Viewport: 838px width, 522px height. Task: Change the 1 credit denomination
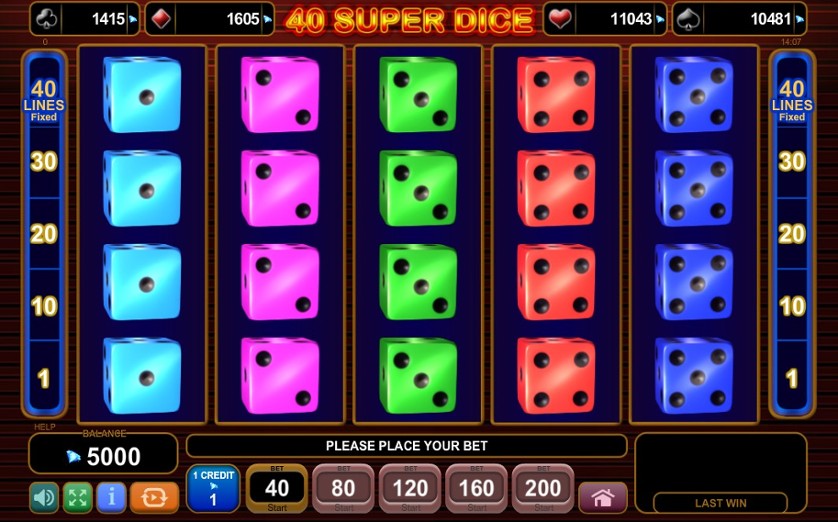pos(212,488)
